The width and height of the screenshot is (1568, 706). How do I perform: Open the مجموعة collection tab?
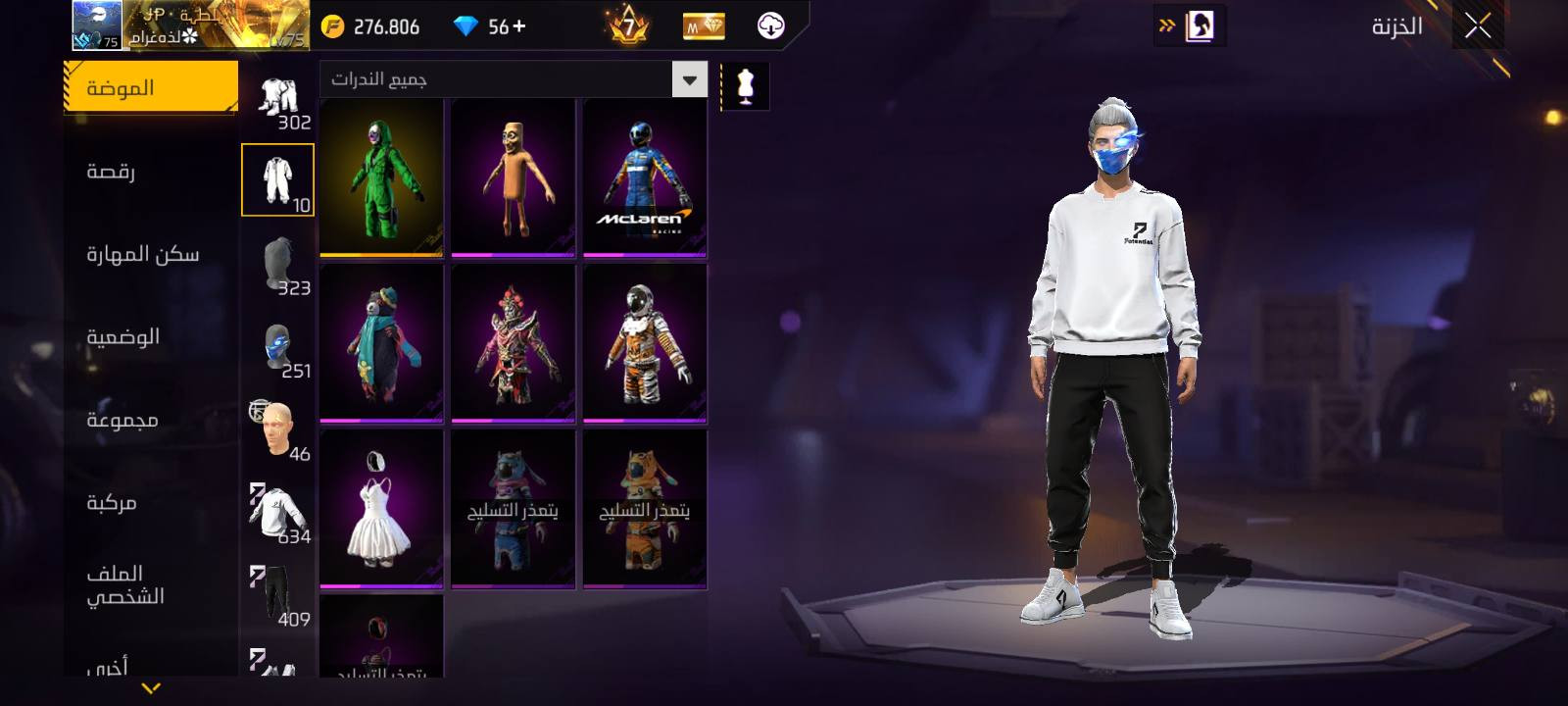point(122,421)
